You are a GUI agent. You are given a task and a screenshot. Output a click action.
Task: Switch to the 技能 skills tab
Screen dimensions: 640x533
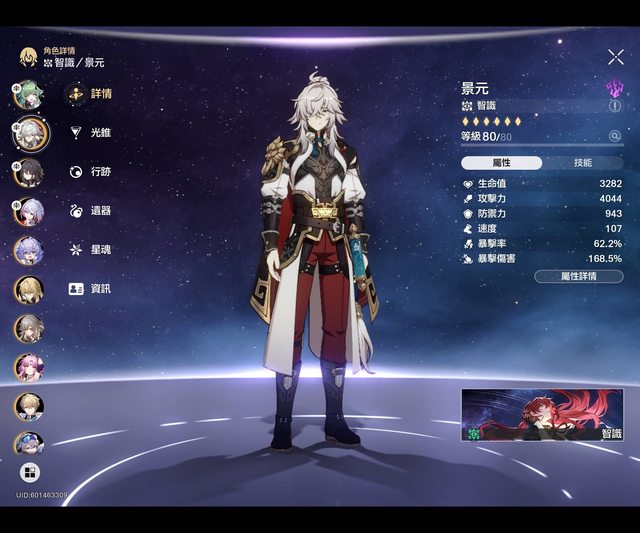pos(582,162)
